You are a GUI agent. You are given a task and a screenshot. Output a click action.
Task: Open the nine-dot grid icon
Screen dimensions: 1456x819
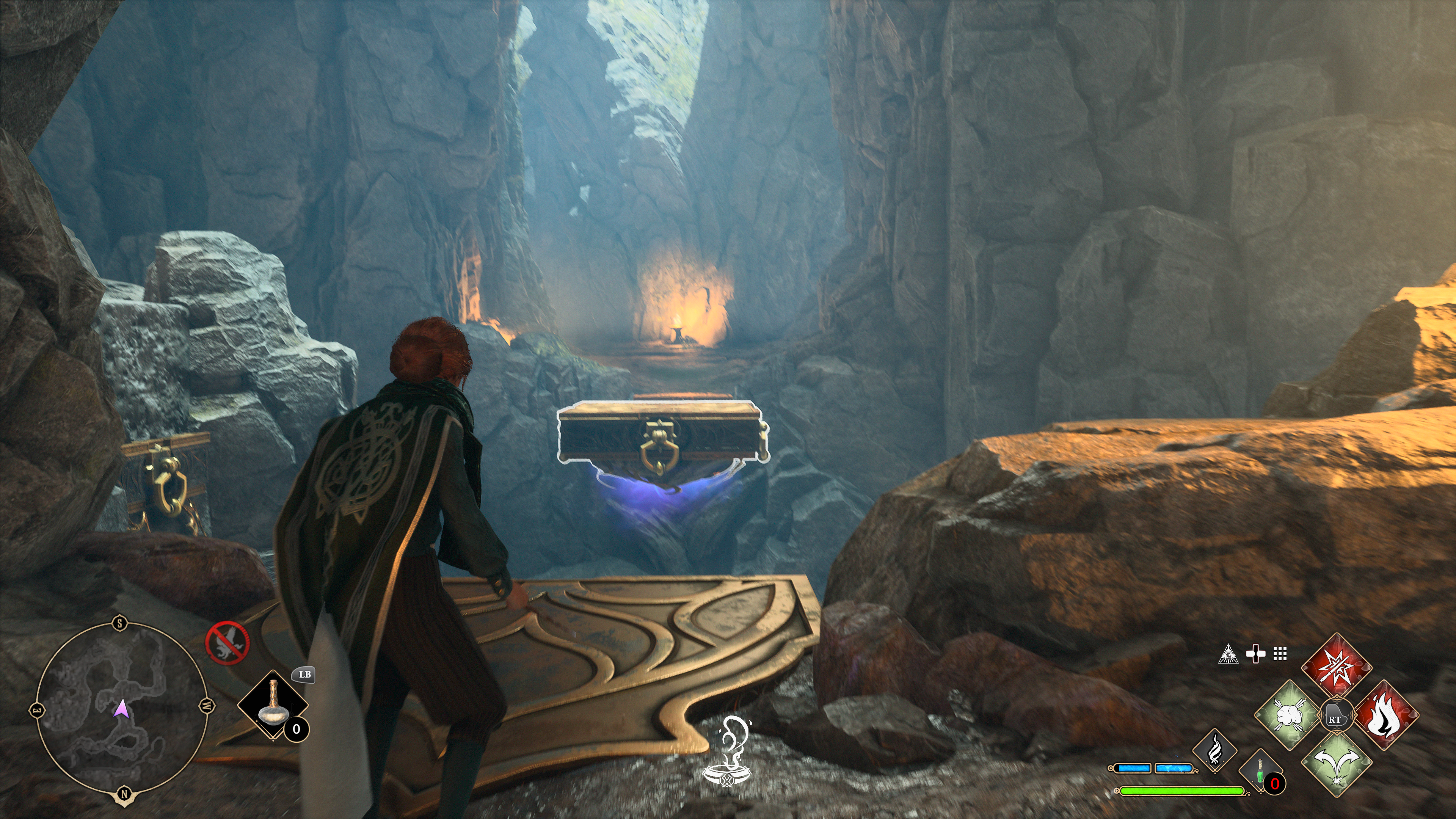[x=1280, y=654]
